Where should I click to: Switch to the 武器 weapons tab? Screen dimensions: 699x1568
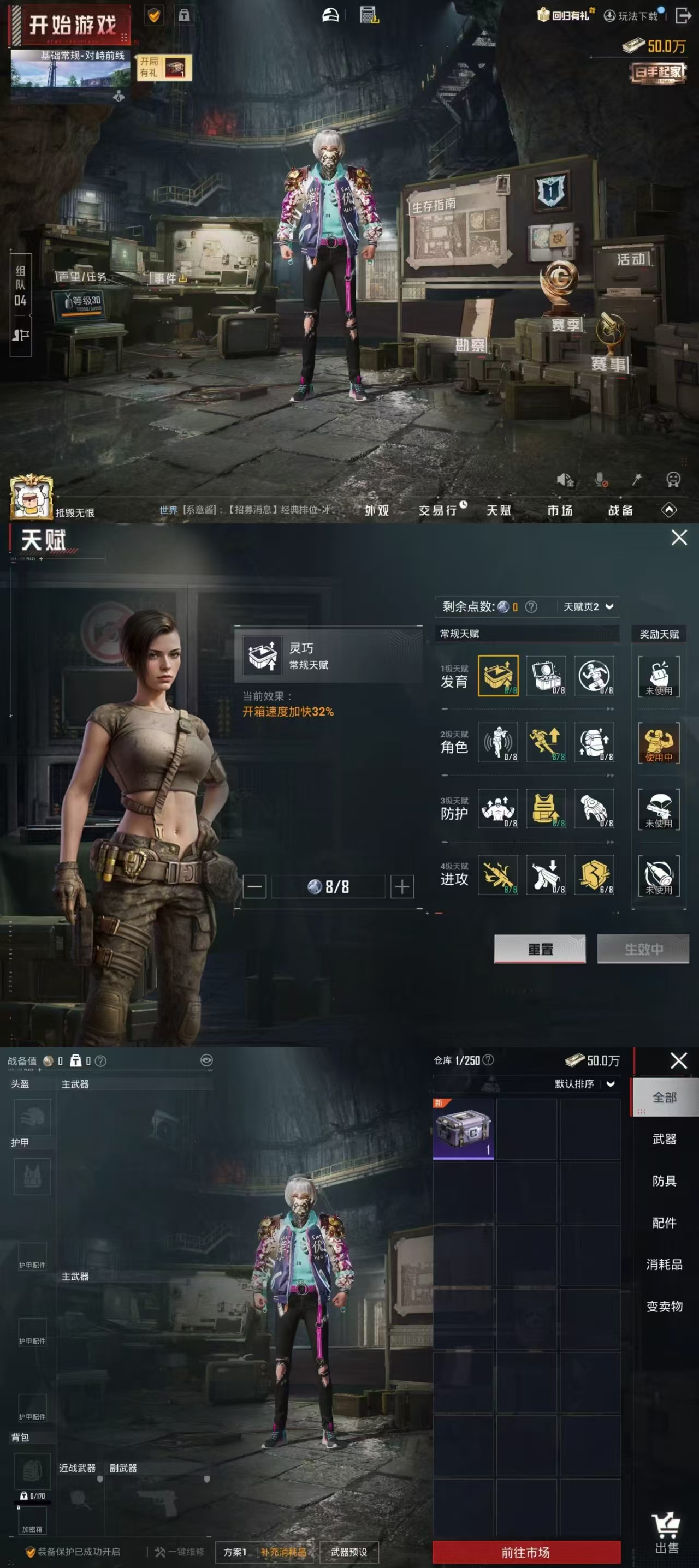point(664,1139)
